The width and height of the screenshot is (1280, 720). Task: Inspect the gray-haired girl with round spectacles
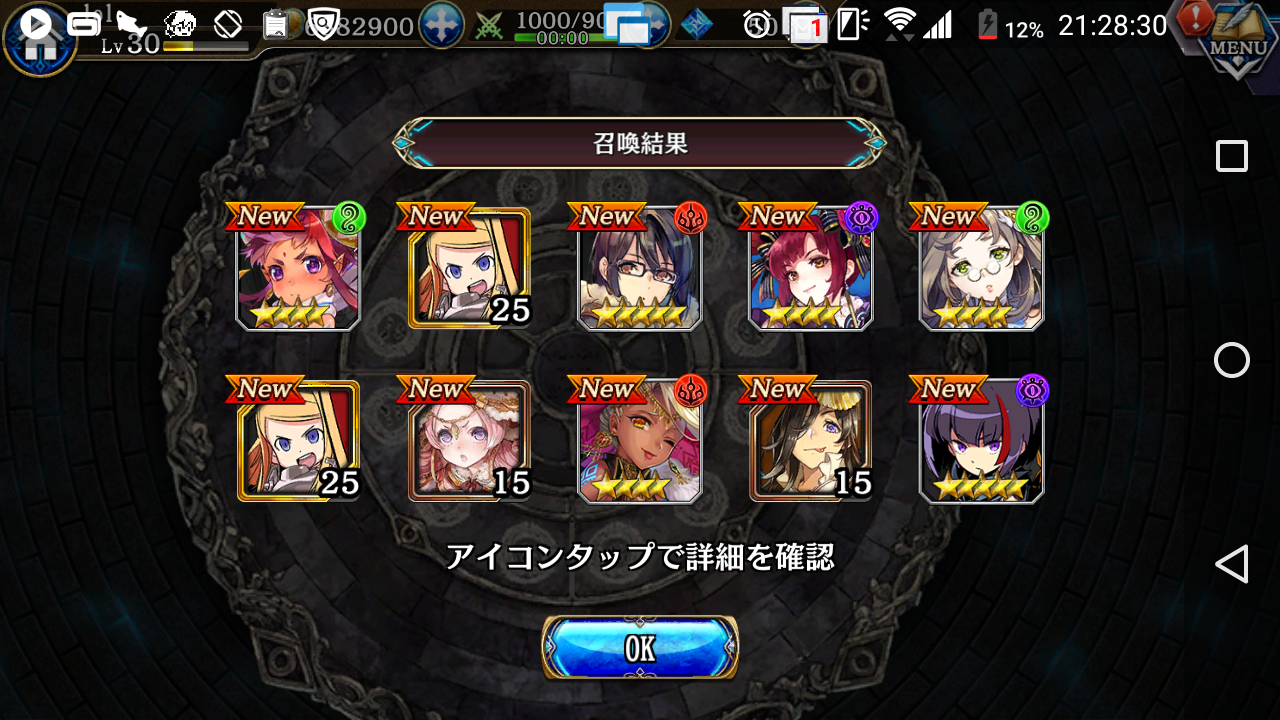(981, 270)
